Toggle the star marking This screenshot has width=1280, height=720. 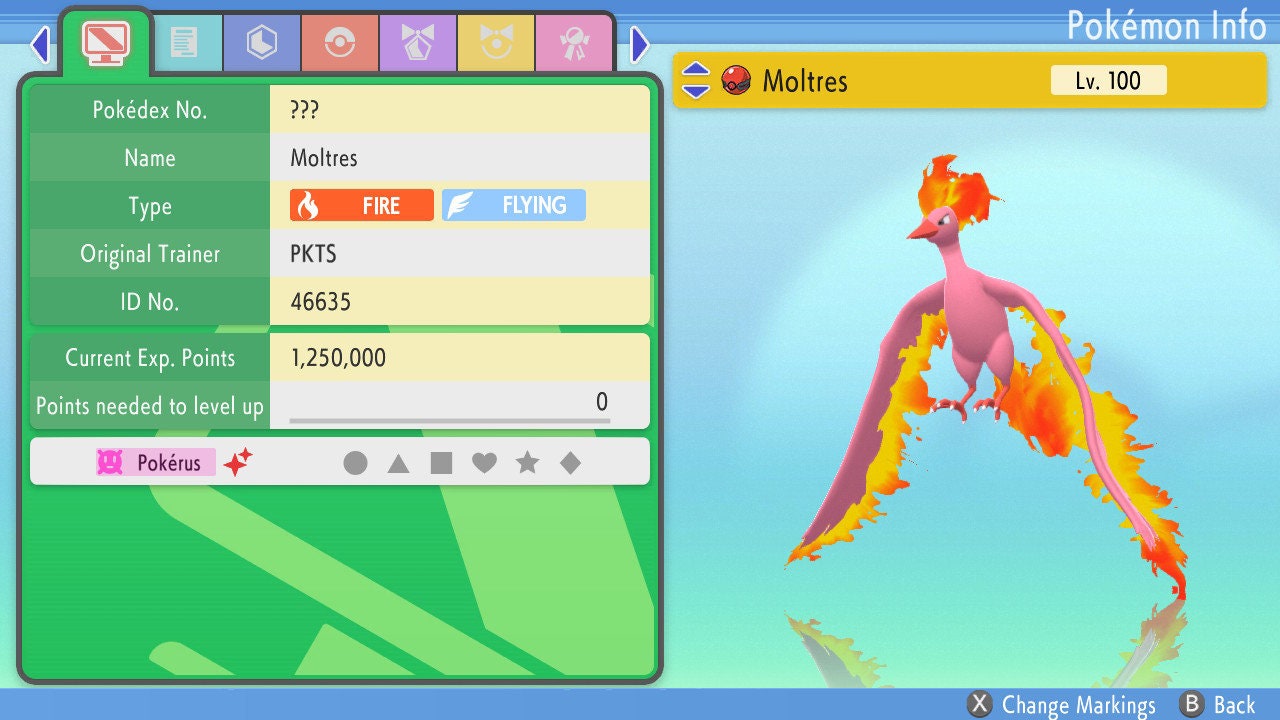[x=527, y=463]
